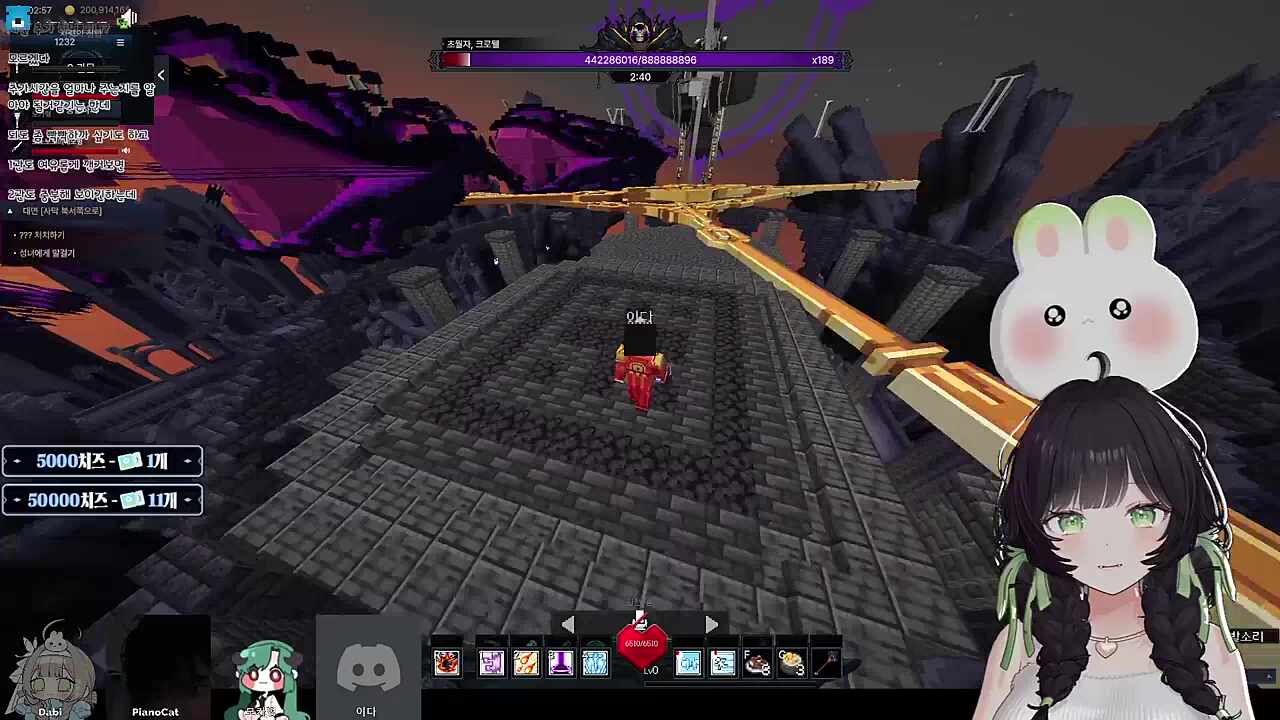Open the hamburger menu beside 1232

[x=120, y=42]
